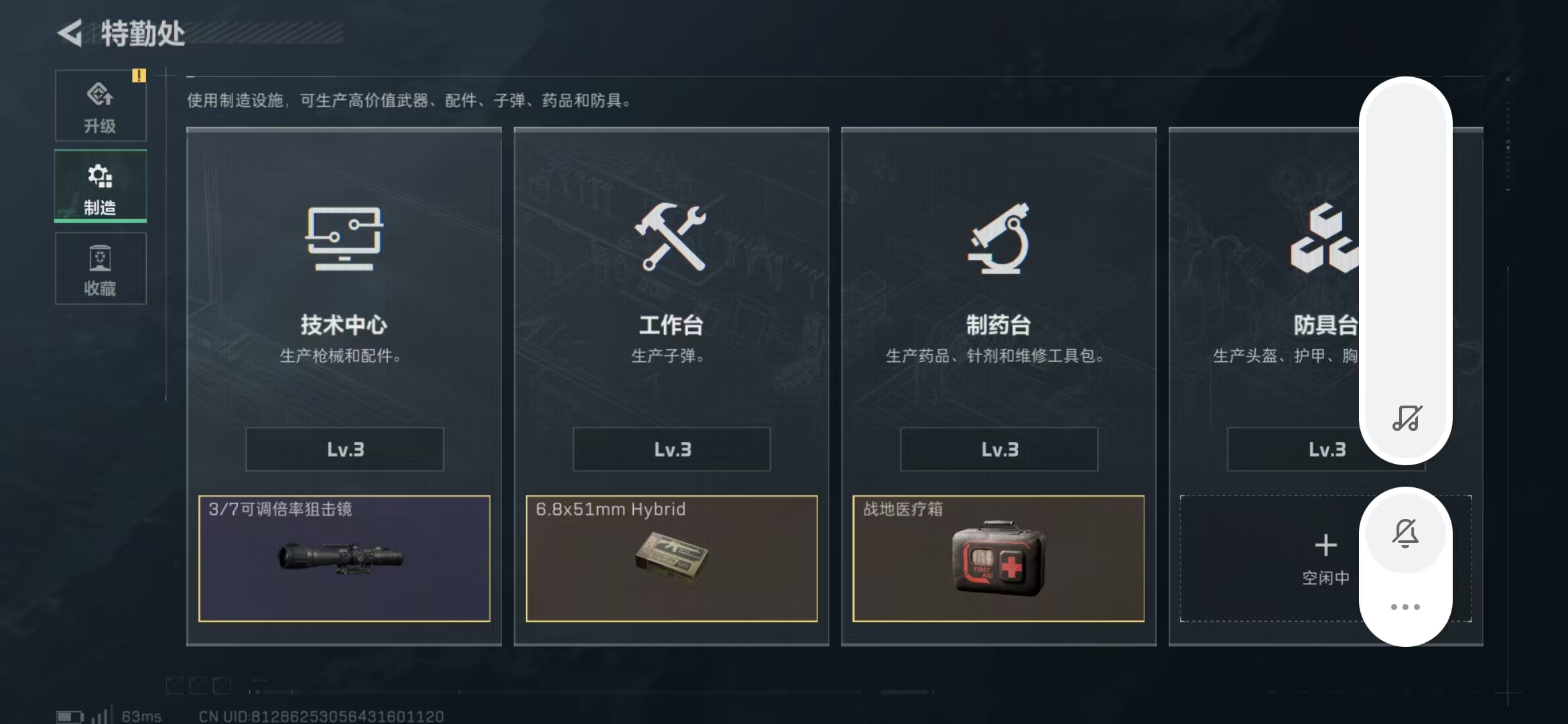This screenshot has height=724, width=1568.
Task: Check the 63ms latency indicator
Action: tap(142, 715)
